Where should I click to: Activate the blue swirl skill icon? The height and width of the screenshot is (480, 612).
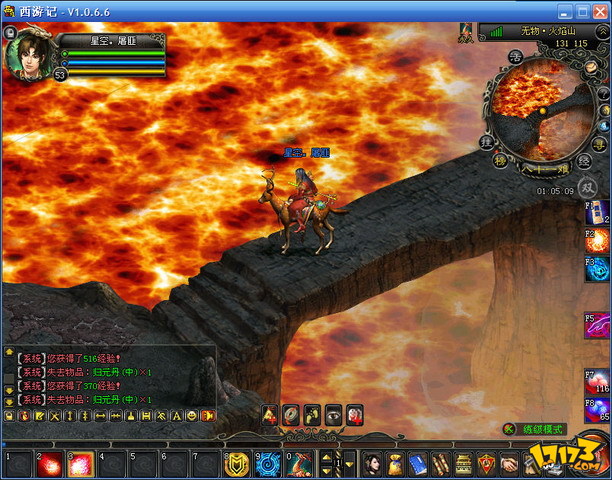pyautogui.click(x=267, y=464)
